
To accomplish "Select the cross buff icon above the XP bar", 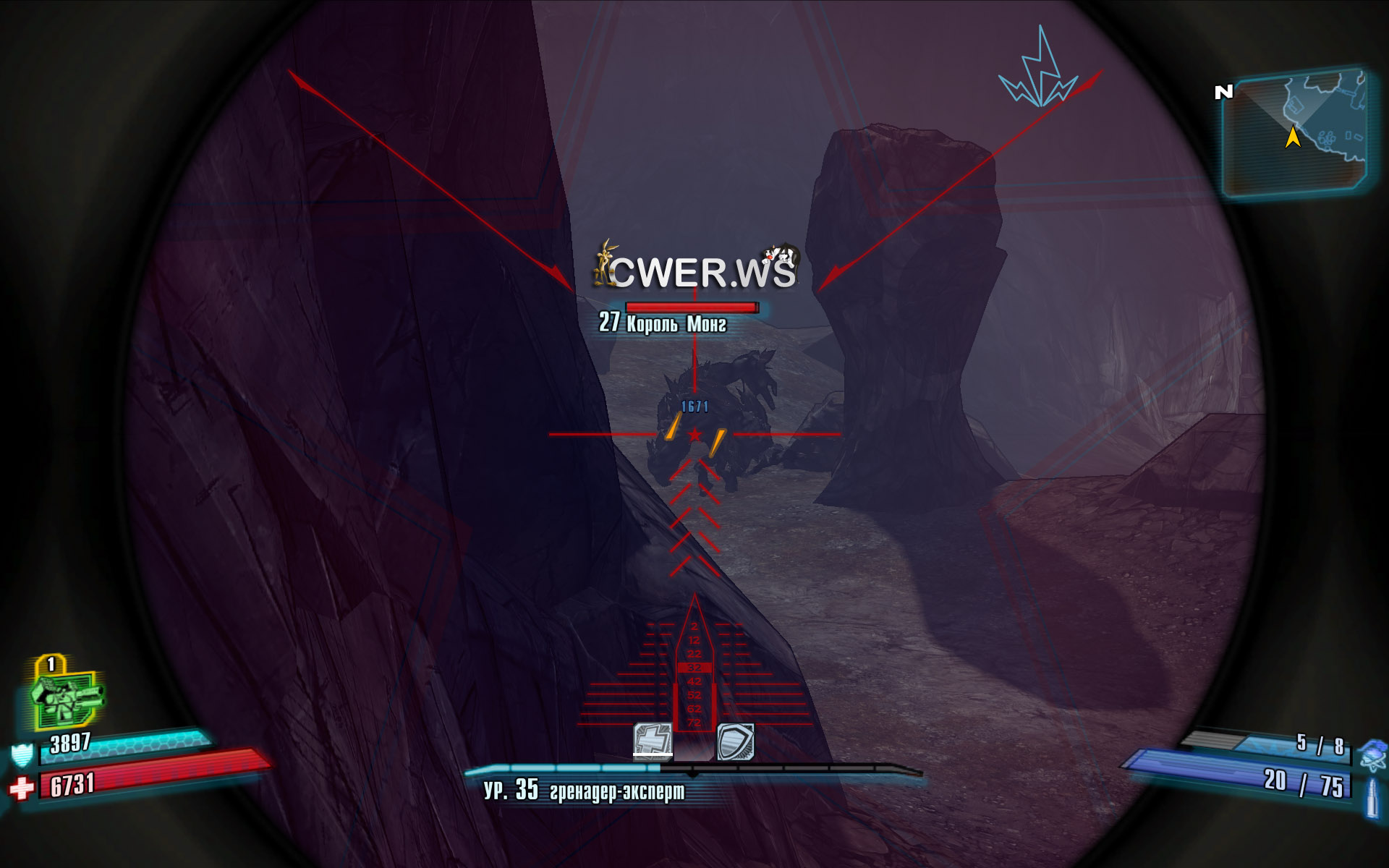I will pyautogui.click(x=653, y=740).
